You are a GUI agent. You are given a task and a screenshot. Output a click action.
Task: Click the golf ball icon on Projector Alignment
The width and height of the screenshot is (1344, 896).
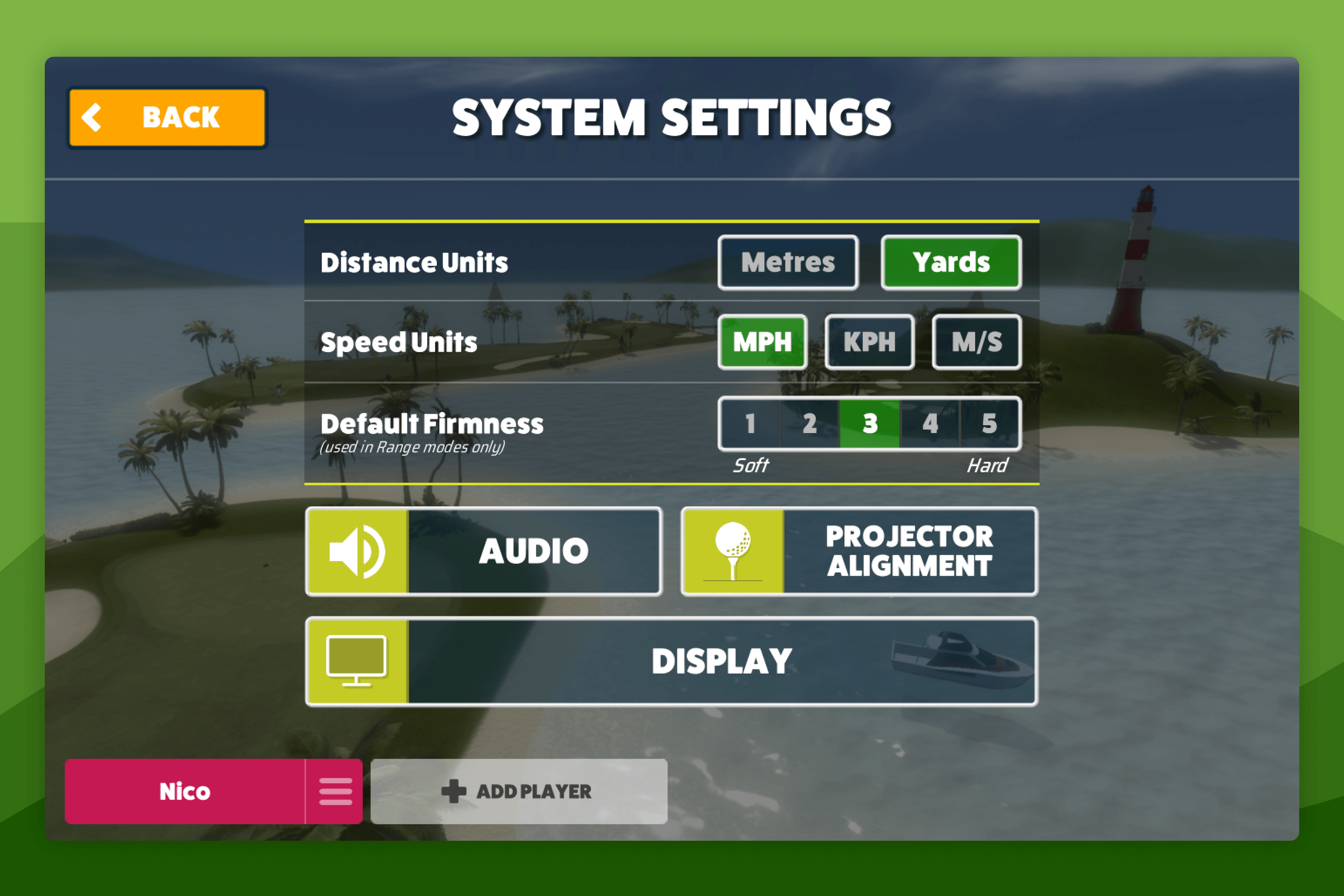[733, 550]
